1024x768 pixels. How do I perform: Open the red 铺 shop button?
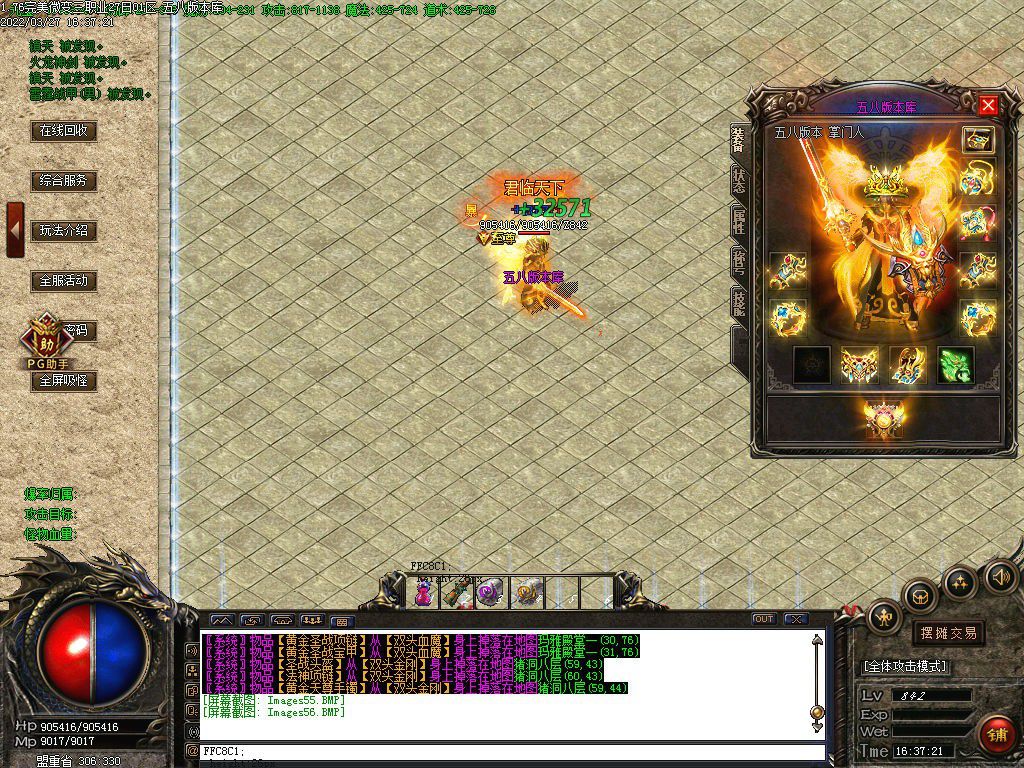996,735
